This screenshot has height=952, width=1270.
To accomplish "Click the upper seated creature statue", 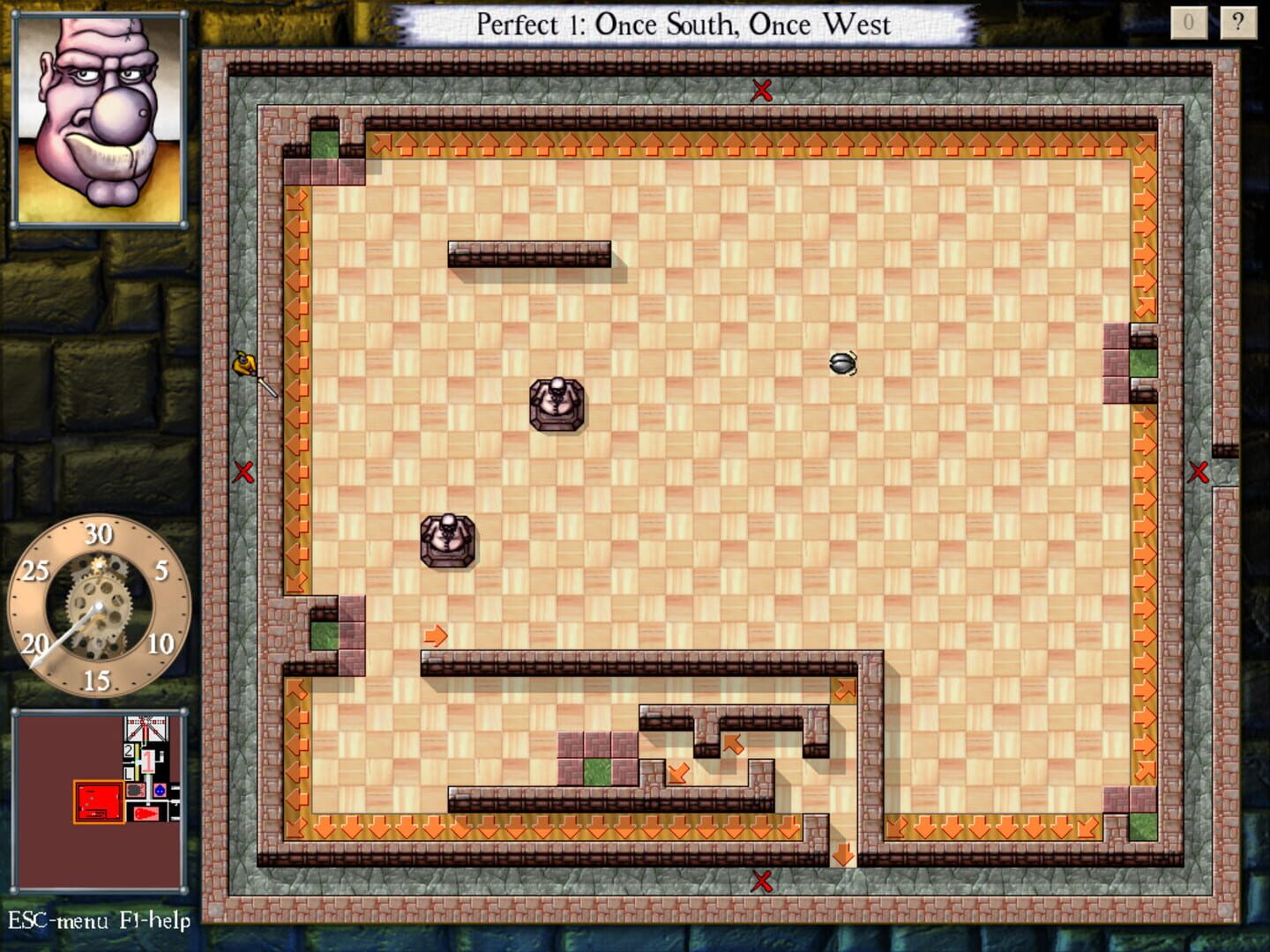I will click(x=557, y=405).
